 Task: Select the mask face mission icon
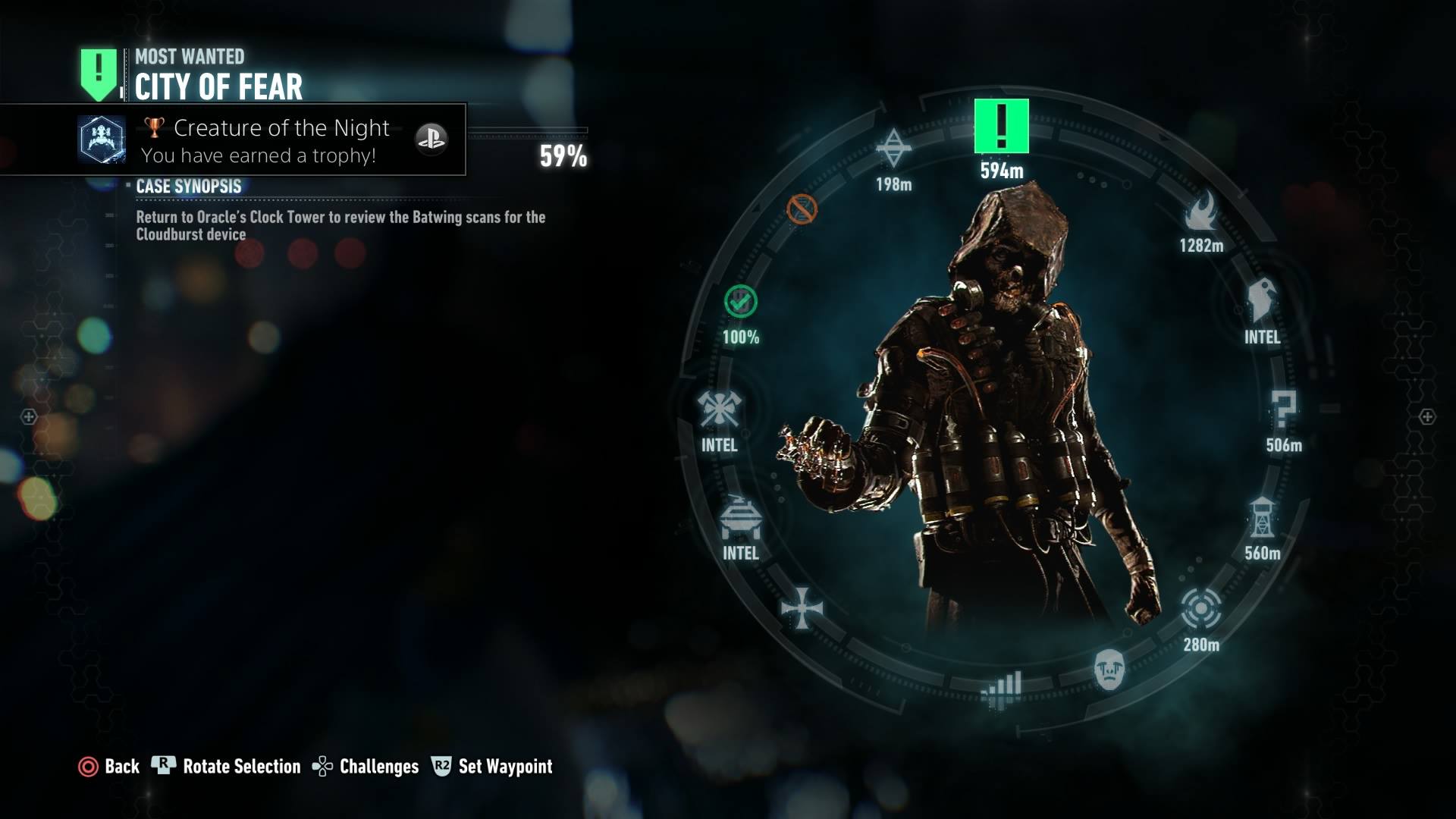pos(1109,670)
